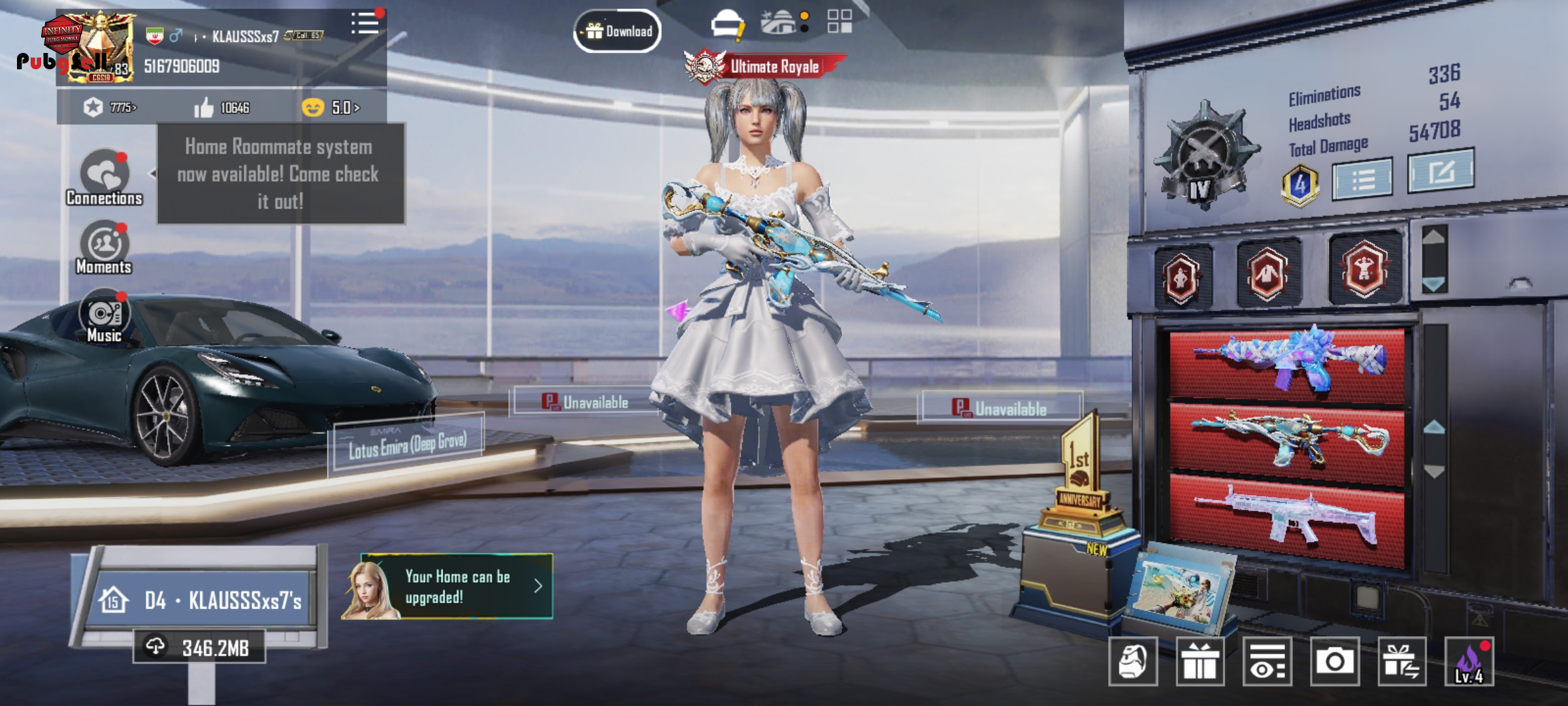Click the edit stats pencil button
The image size is (1568, 706).
[1440, 171]
